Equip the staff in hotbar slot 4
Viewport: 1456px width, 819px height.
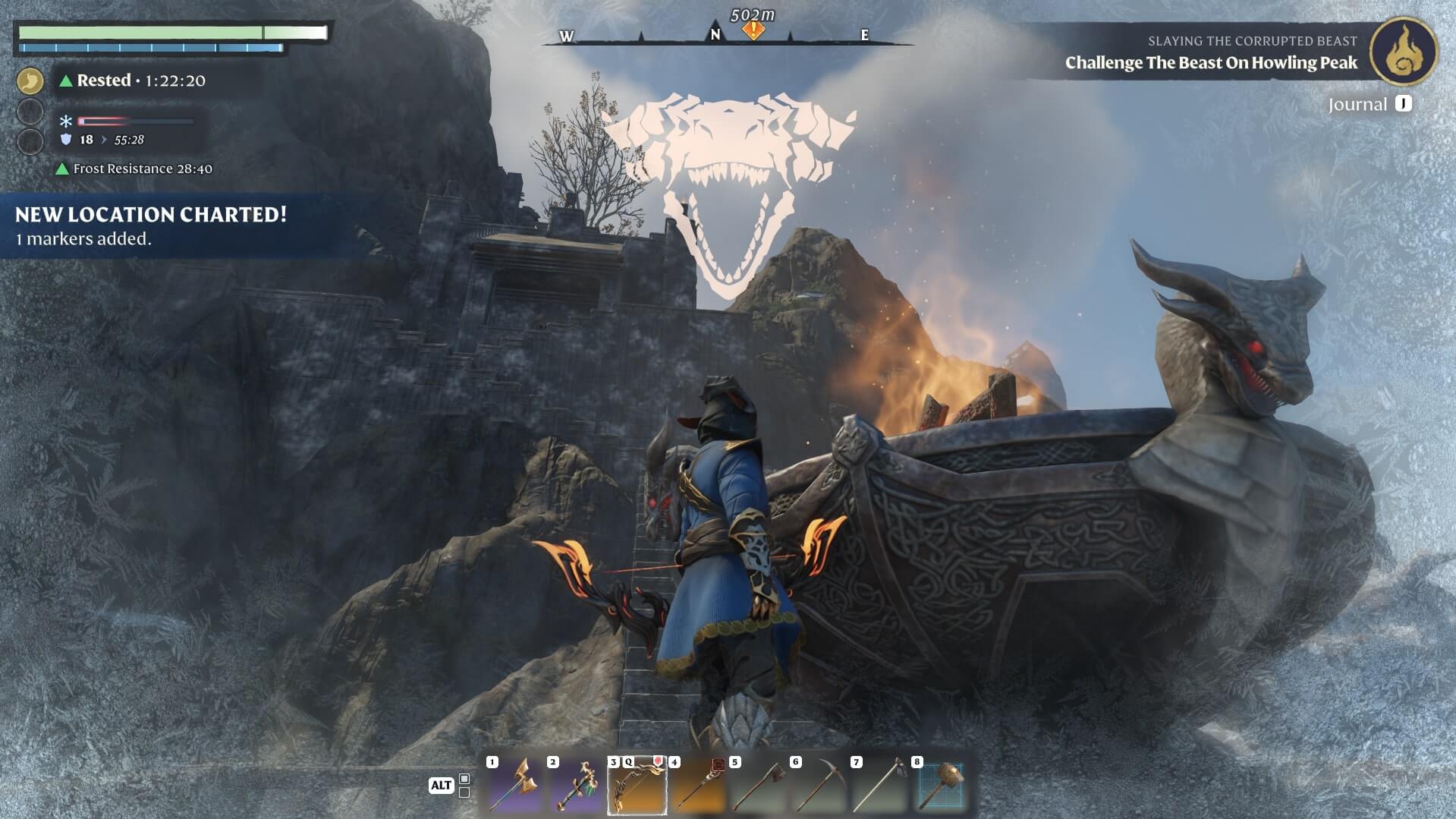click(698, 786)
